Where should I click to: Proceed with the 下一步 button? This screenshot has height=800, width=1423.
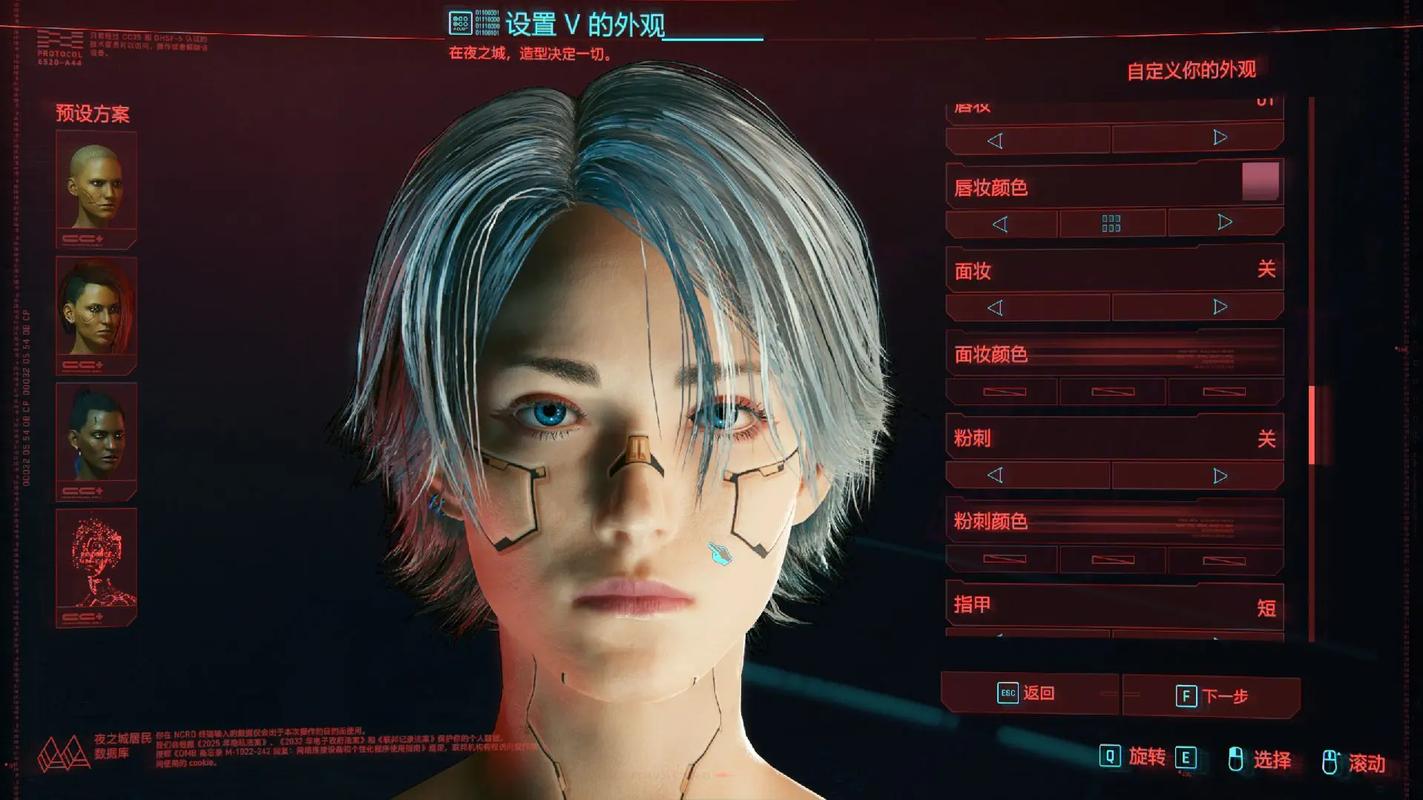pyautogui.click(x=1211, y=696)
